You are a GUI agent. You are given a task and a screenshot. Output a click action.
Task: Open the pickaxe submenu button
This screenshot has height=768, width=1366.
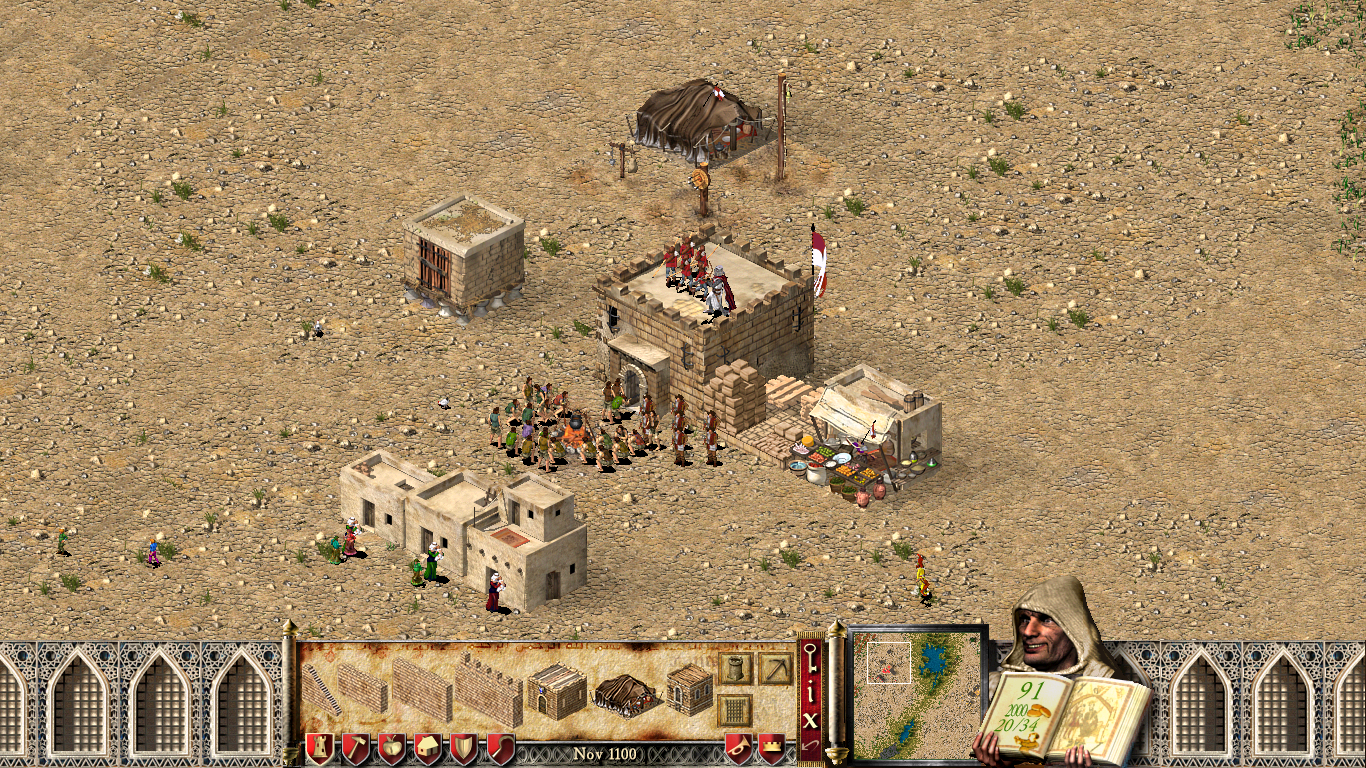coord(775,669)
